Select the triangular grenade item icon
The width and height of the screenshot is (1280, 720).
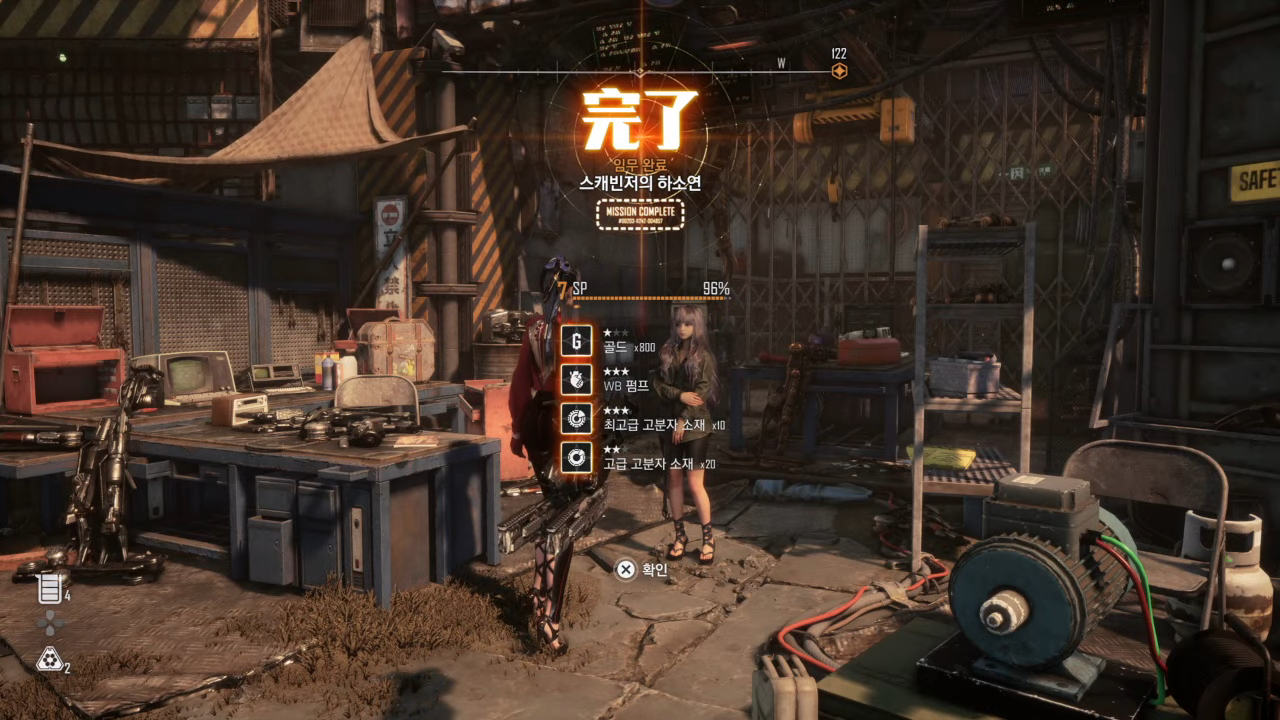[x=49, y=659]
